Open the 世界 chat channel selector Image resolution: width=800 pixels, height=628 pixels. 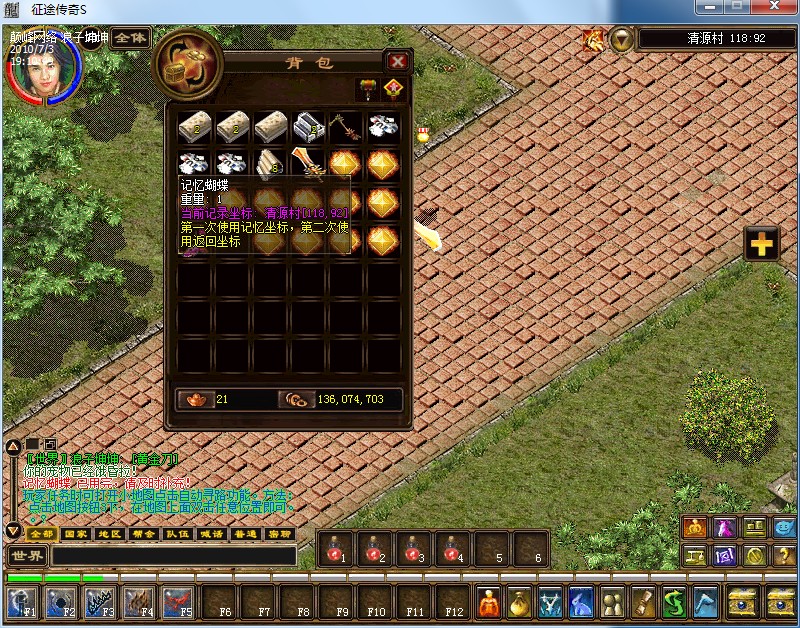[x=26, y=555]
